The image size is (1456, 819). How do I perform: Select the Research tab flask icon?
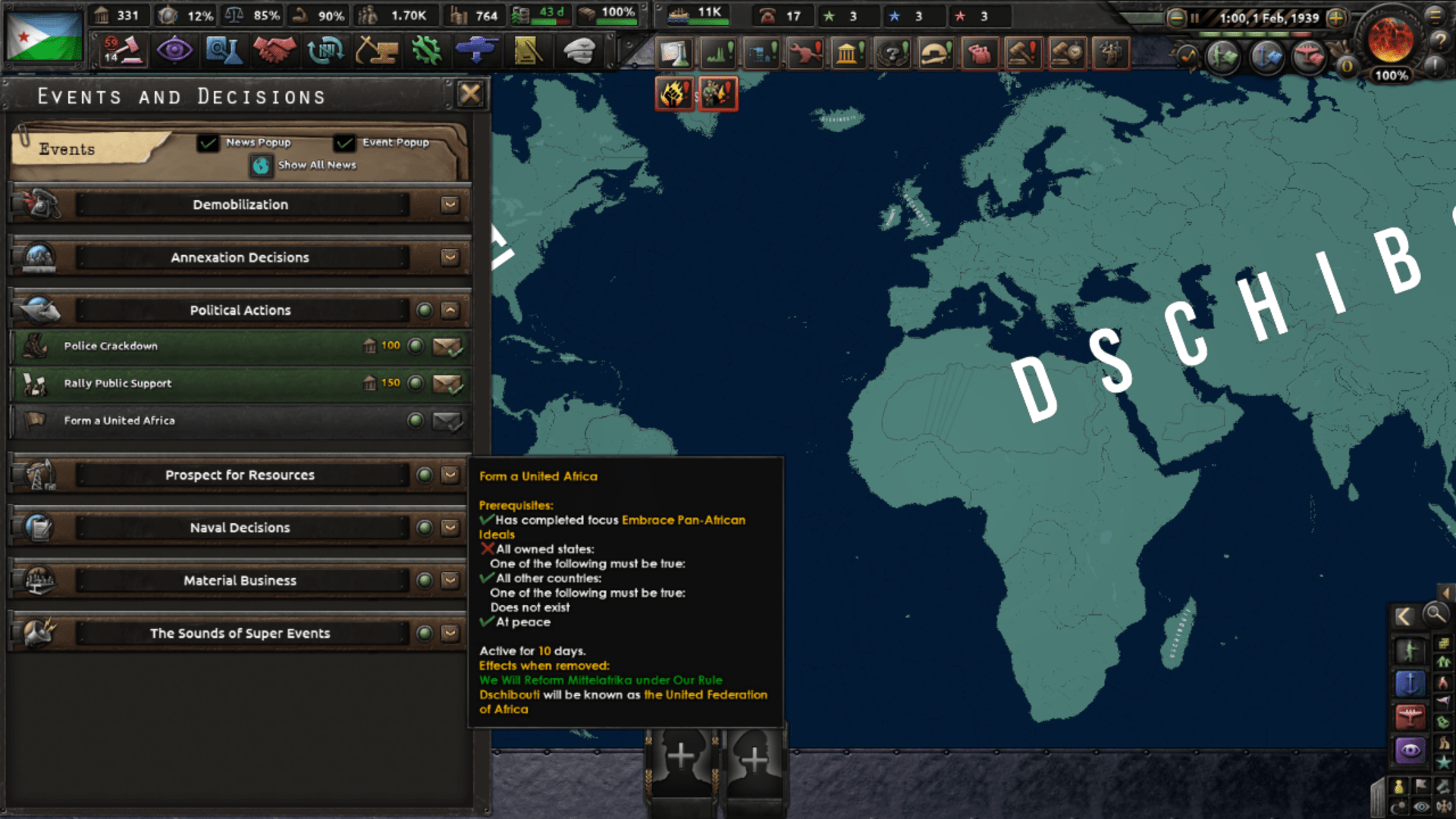[224, 50]
